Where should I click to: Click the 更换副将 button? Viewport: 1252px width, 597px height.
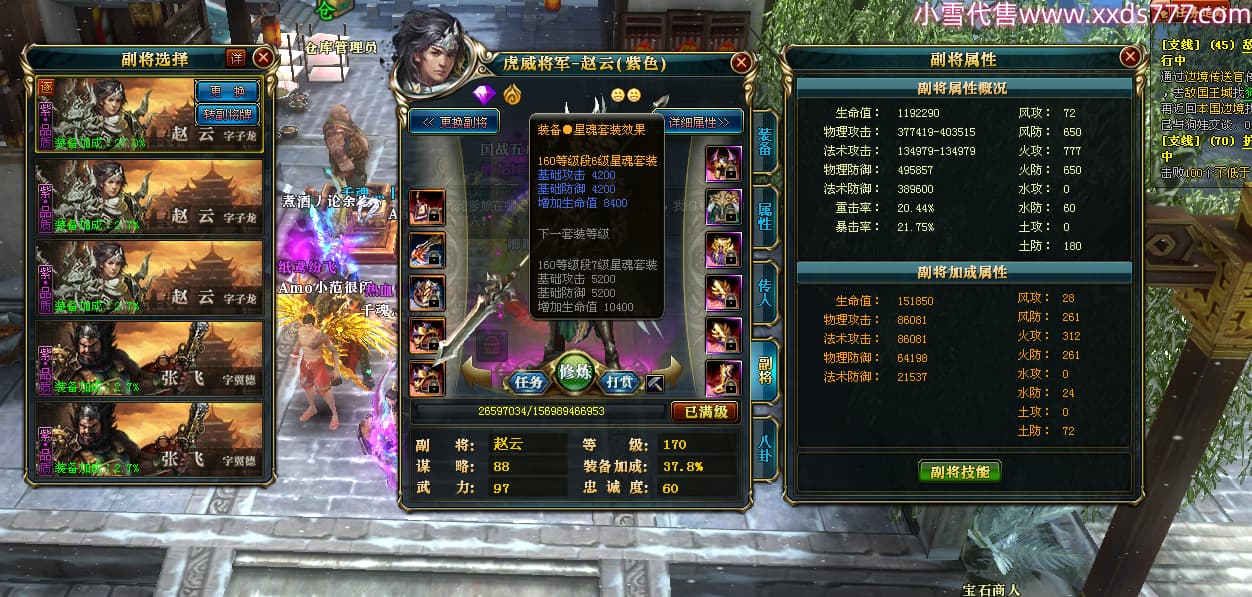[455, 122]
